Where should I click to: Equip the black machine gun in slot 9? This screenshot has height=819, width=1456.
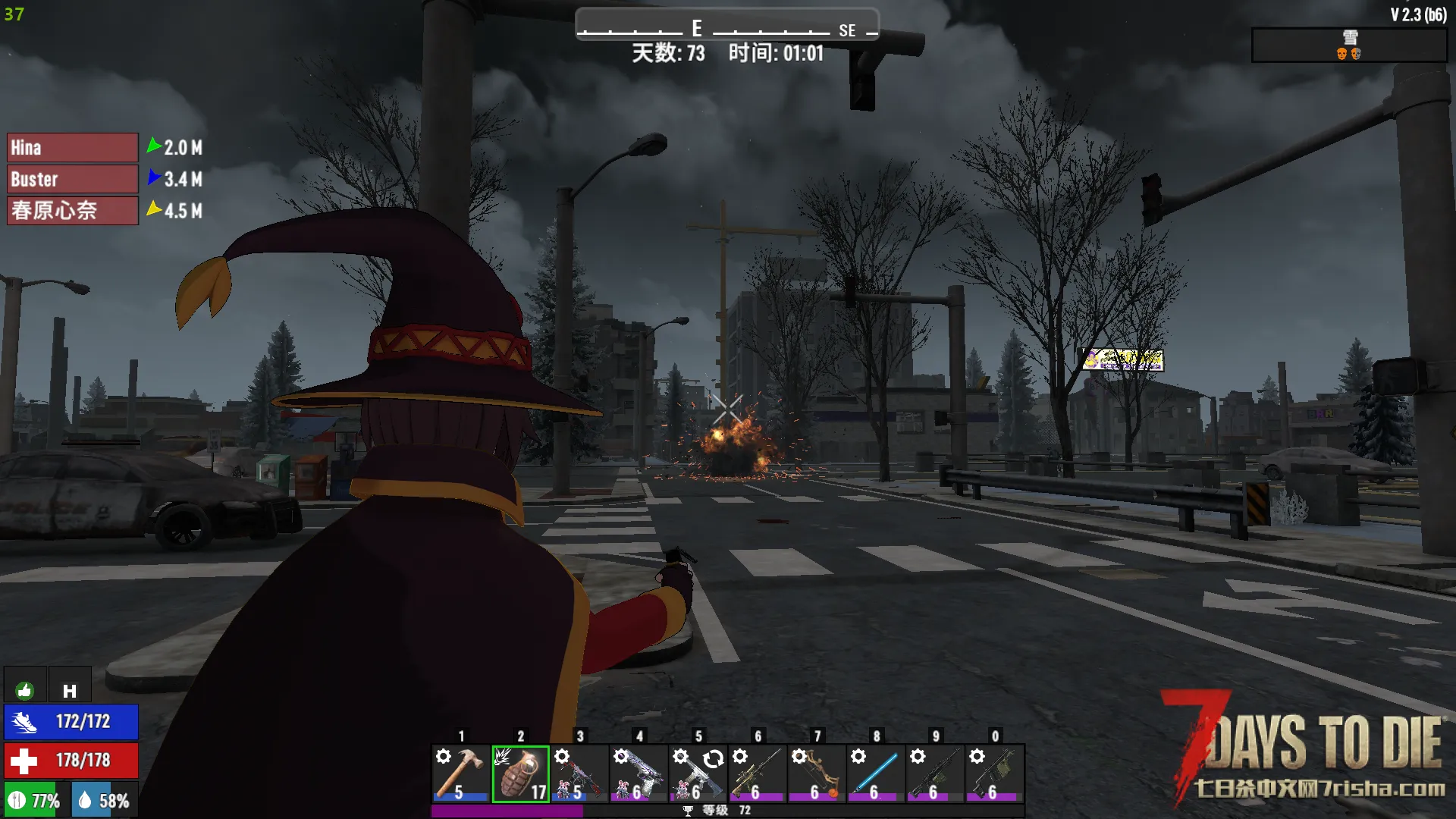coord(934,773)
